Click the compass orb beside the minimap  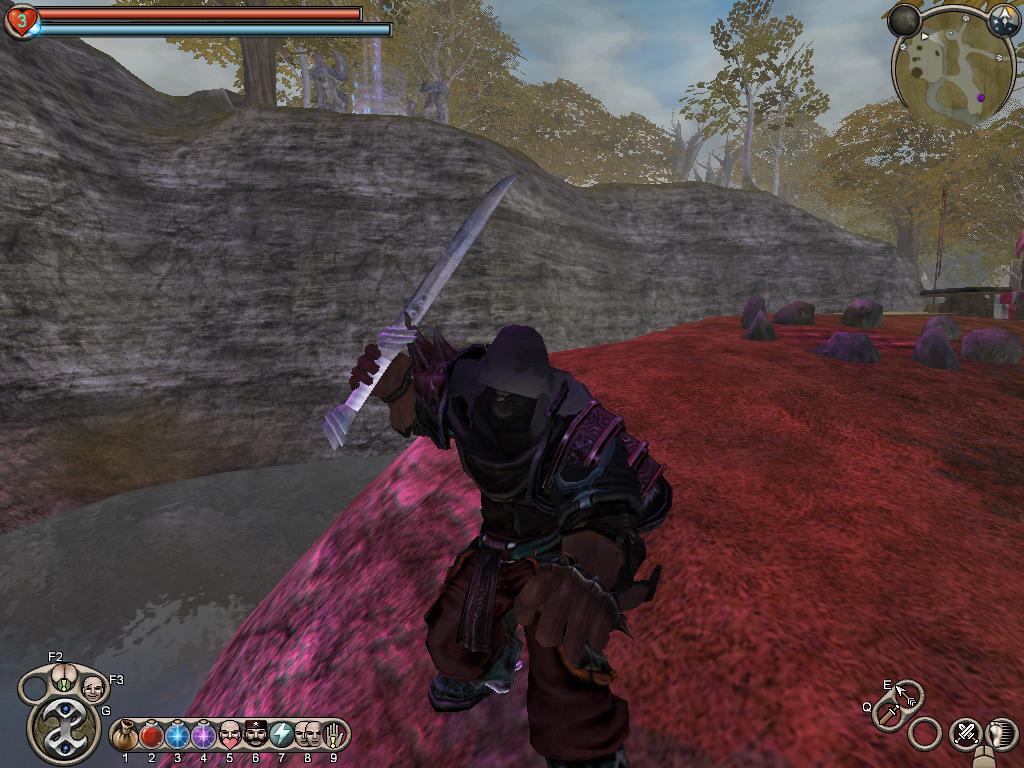pos(1003,18)
